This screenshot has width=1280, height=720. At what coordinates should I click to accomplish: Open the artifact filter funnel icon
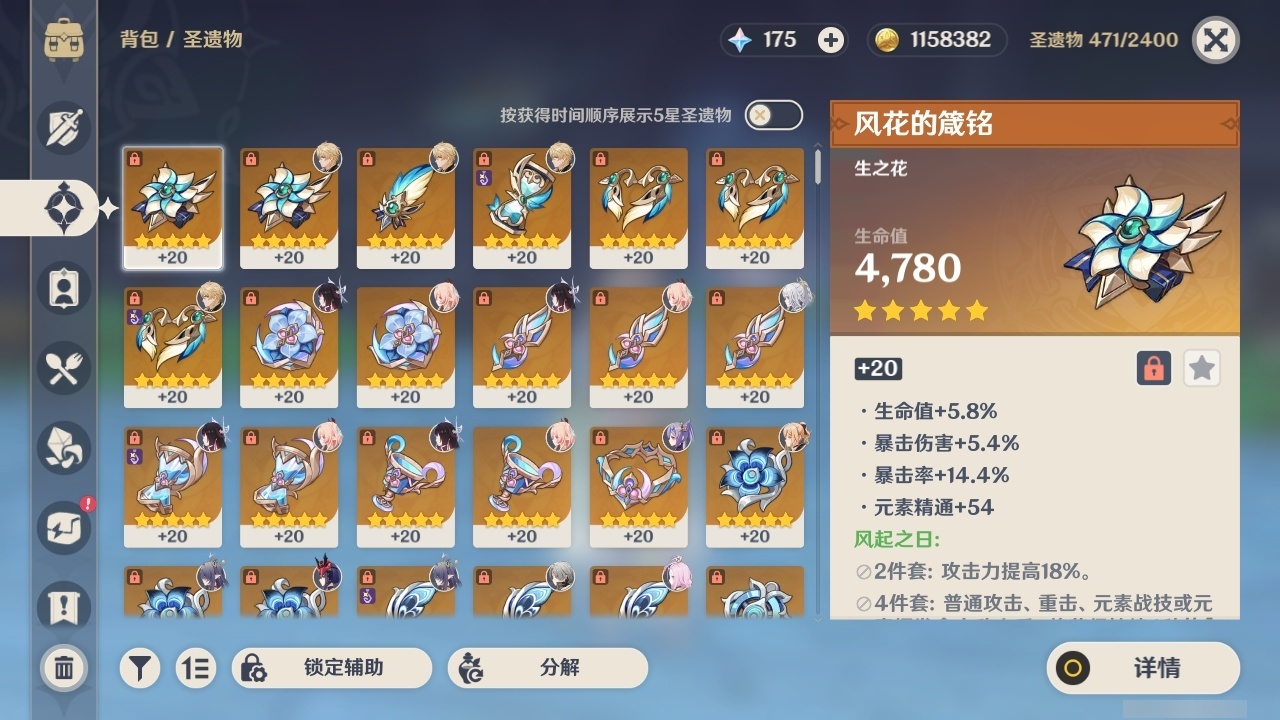point(140,667)
